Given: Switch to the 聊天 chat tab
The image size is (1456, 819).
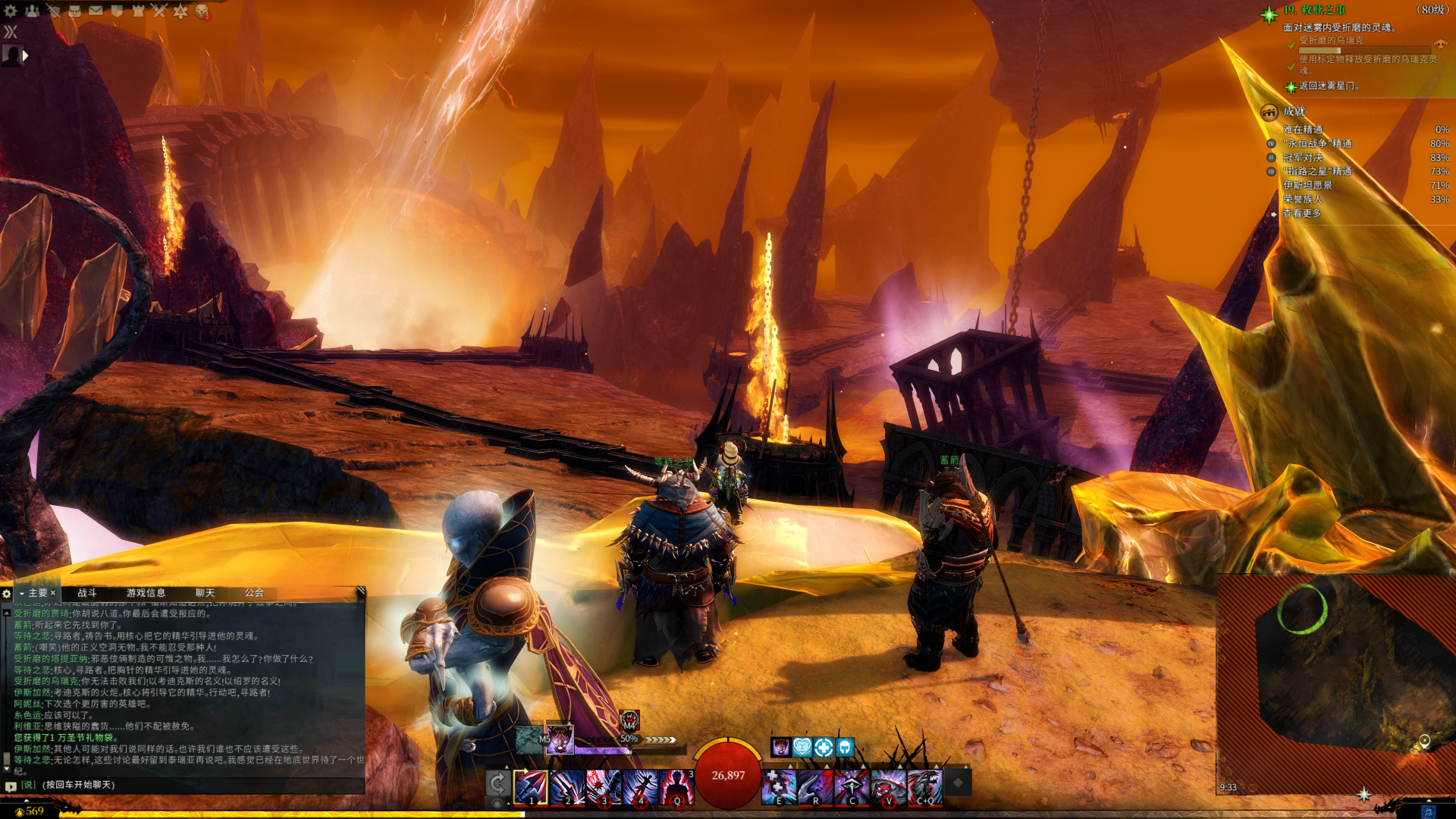Looking at the screenshot, I should [205, 593].
